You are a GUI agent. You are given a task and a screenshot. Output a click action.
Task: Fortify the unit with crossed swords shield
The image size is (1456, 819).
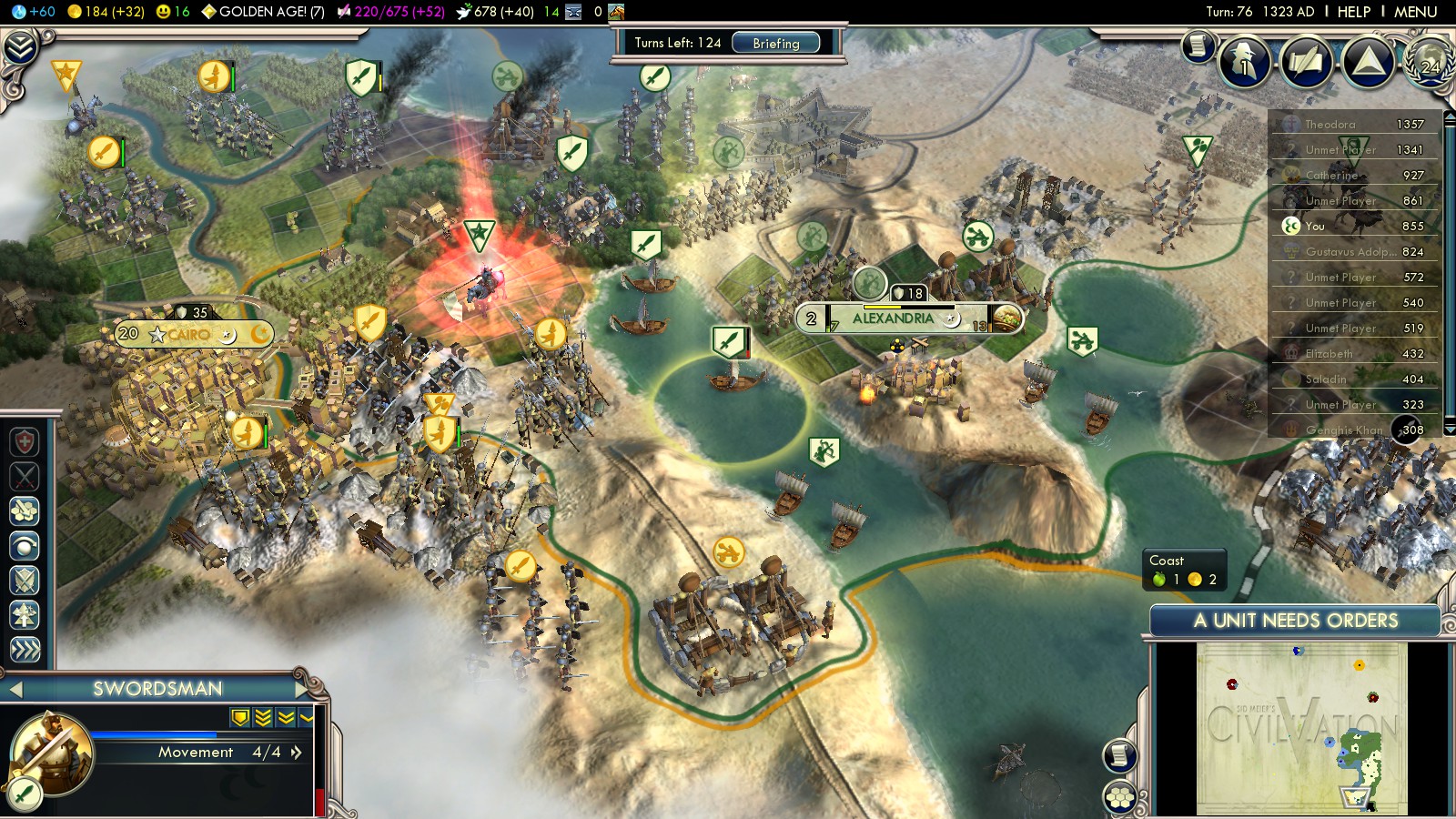pos(25,581)
